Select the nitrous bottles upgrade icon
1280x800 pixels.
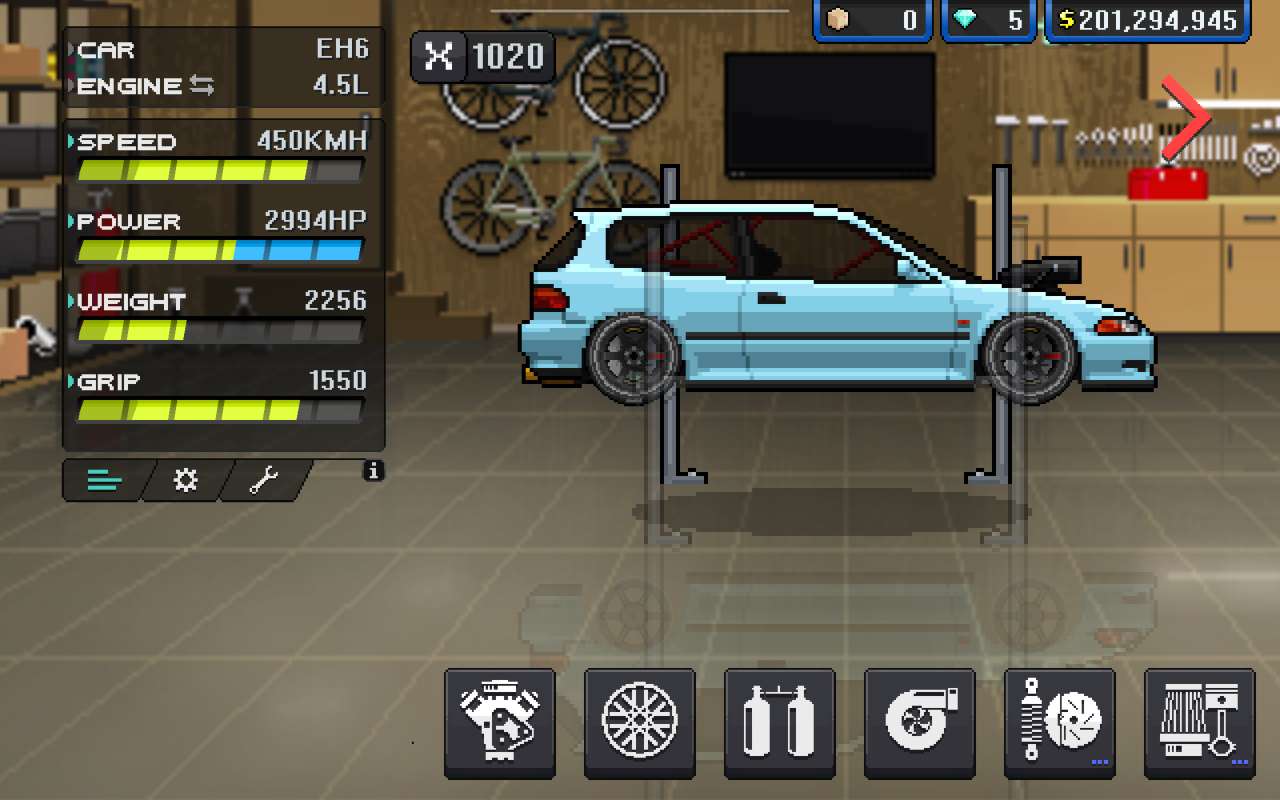pyautogui.click(x=779, y=723)
